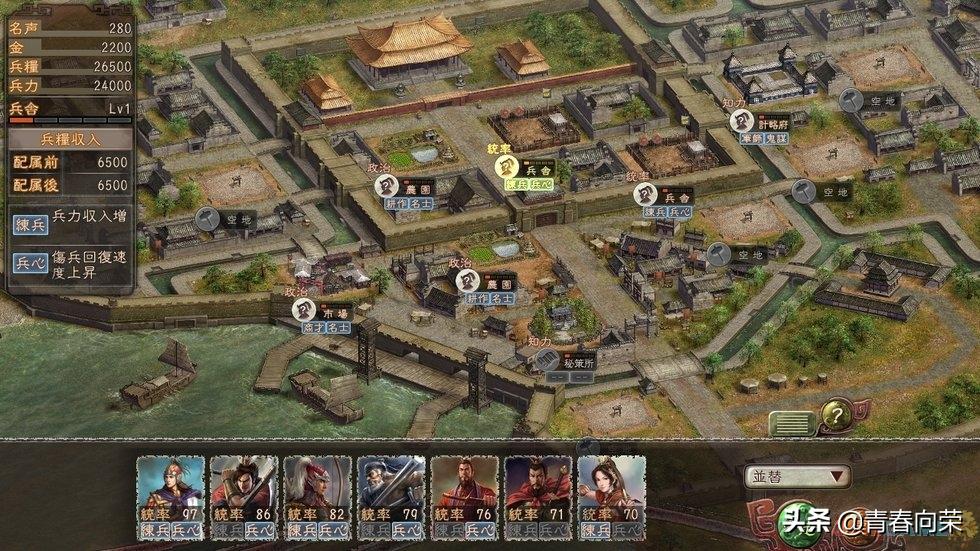Select the officer with 統率 97

click(x=170, y=491)
